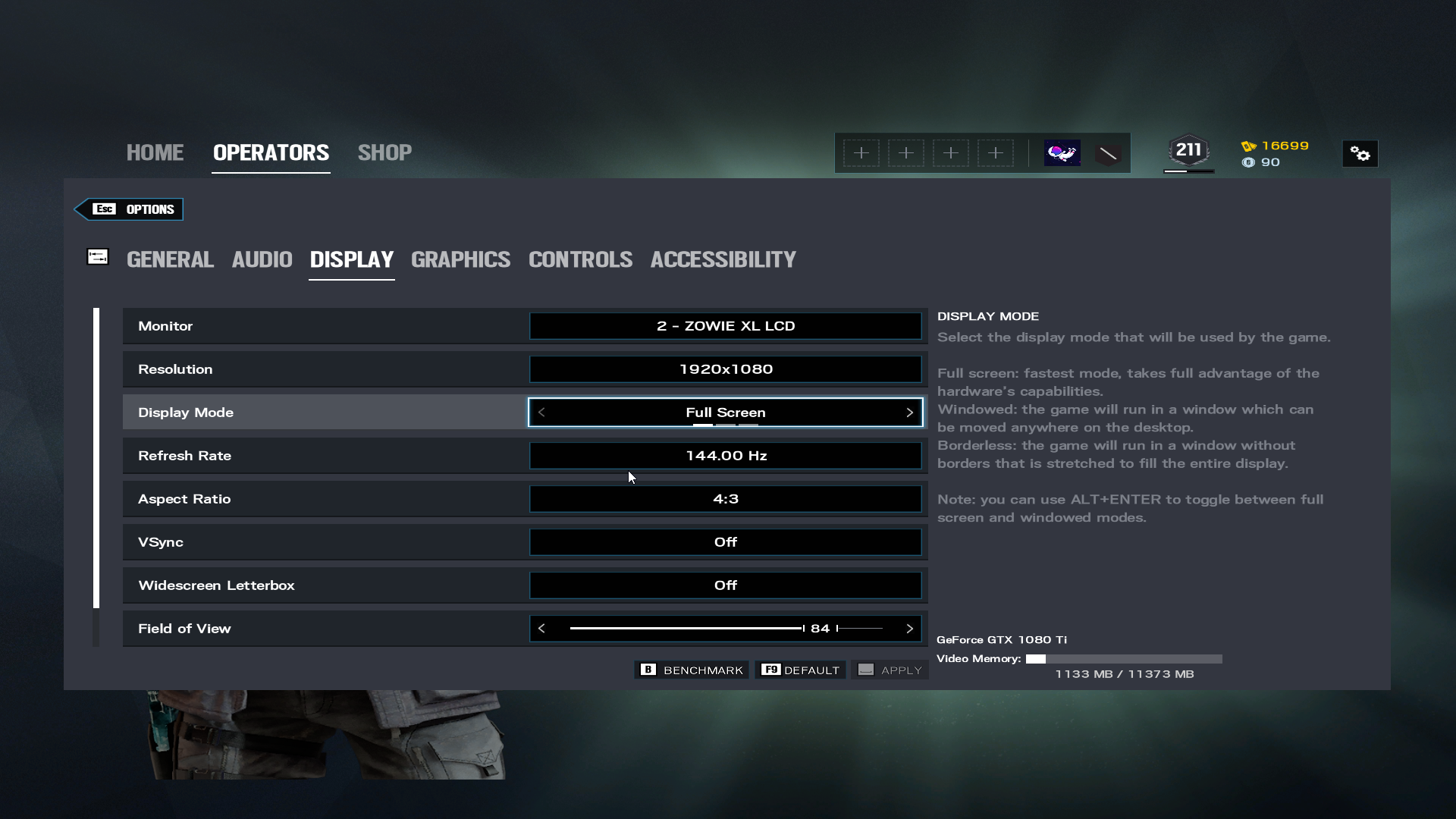This screenshot has width=1456, height=819.
Task: Open the SHOP menu
Action: (x=384, y=152)
